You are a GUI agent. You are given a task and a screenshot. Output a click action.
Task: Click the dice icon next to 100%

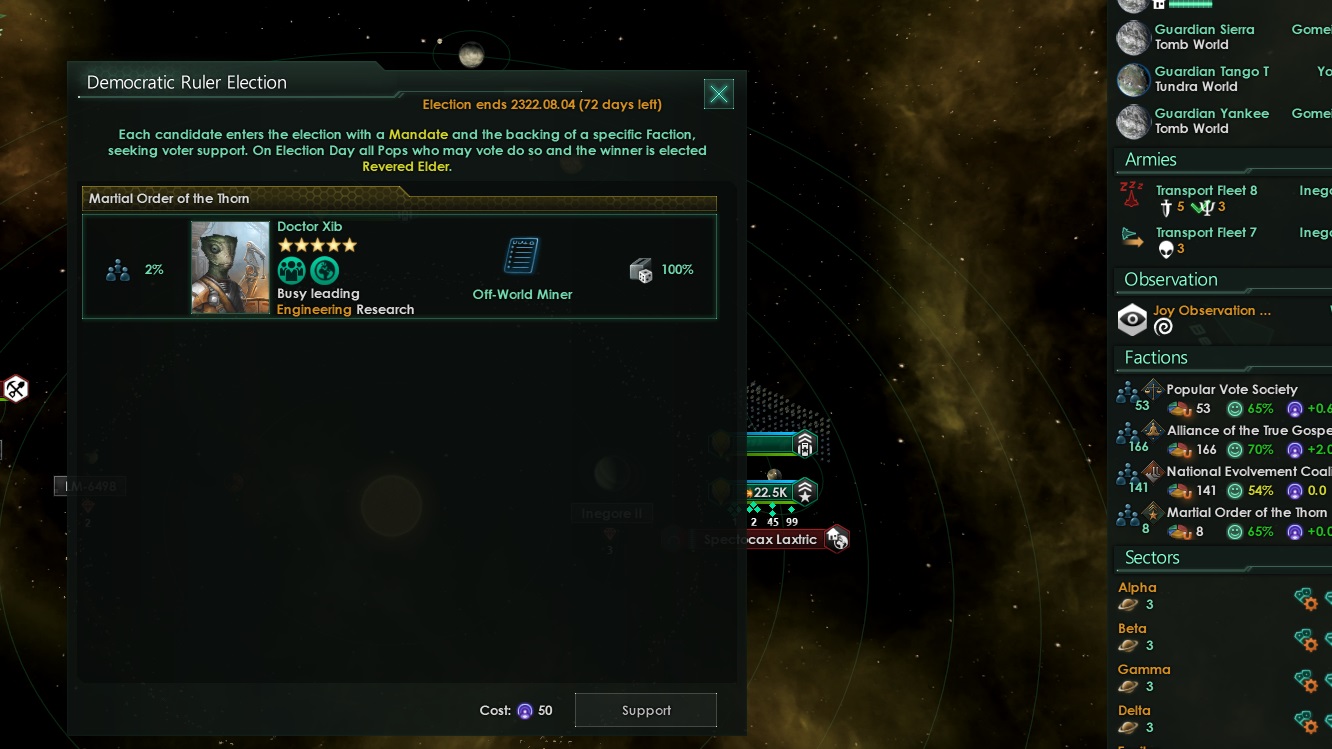pos(641,269)
